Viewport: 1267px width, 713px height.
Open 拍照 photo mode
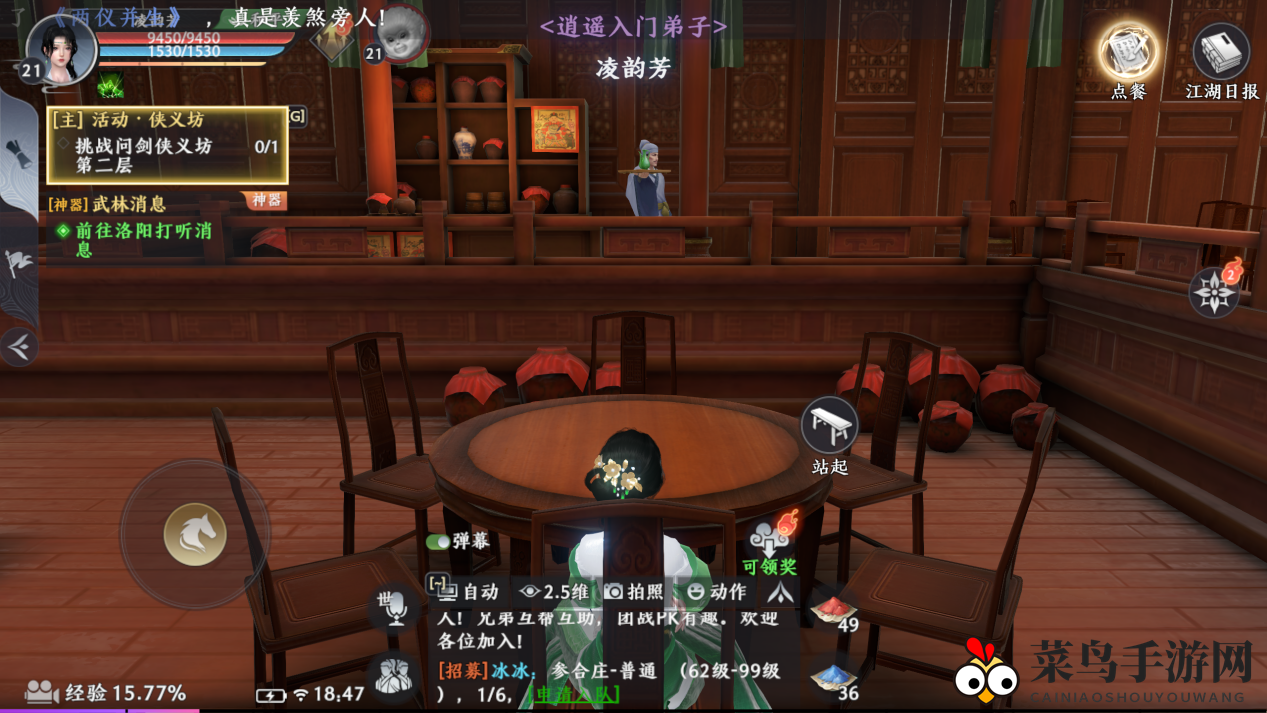tap(634, 591)
